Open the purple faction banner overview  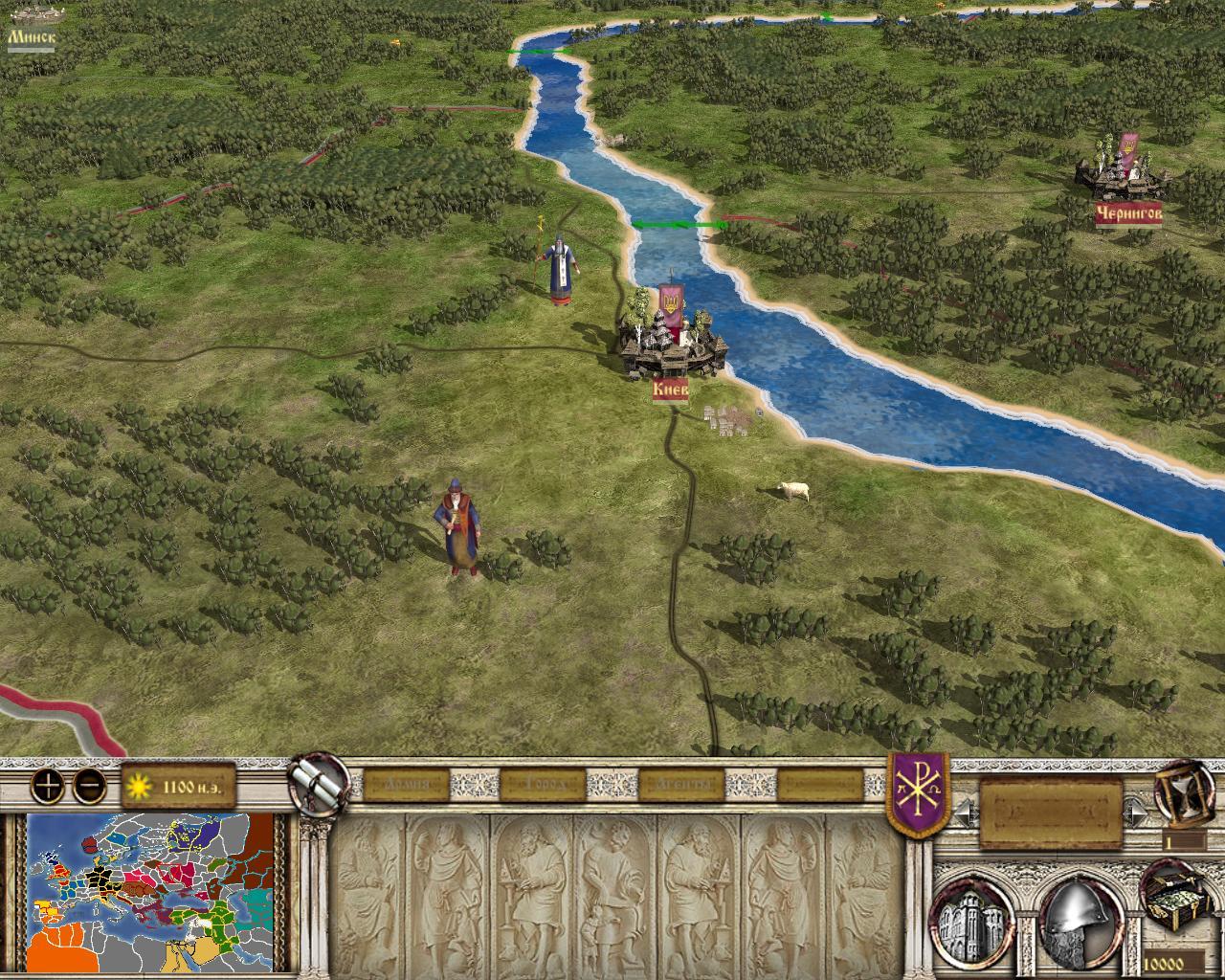[918, 792]
